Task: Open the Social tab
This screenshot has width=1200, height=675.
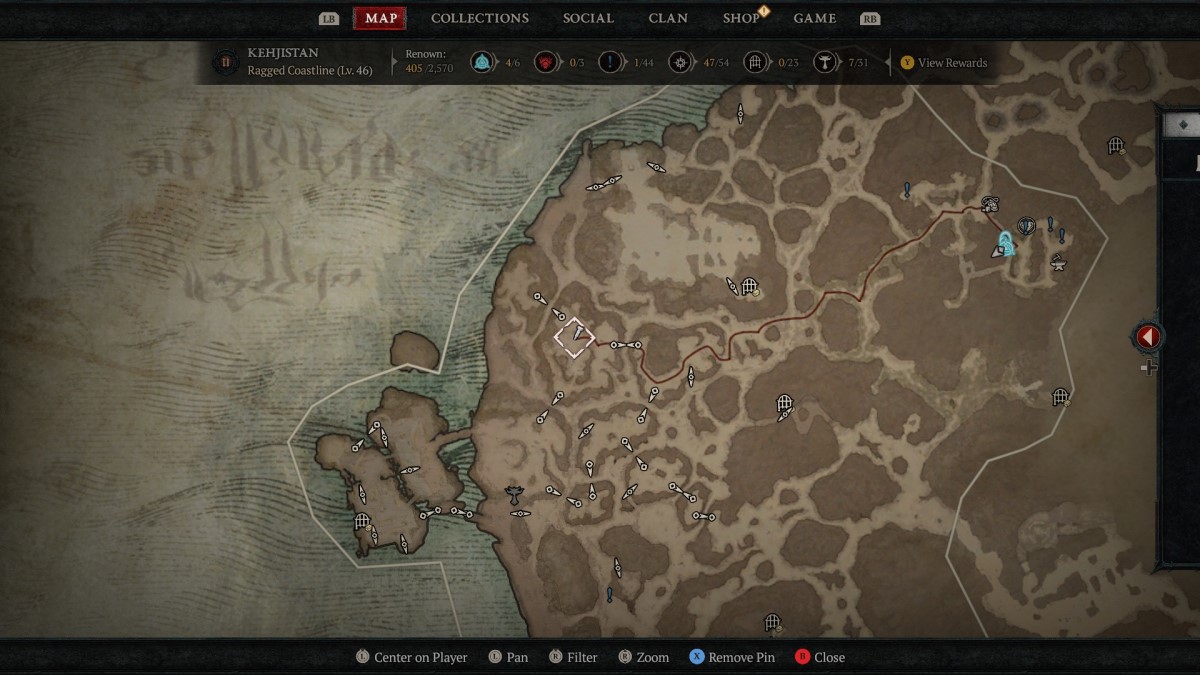Action: (x=588, y=18)
